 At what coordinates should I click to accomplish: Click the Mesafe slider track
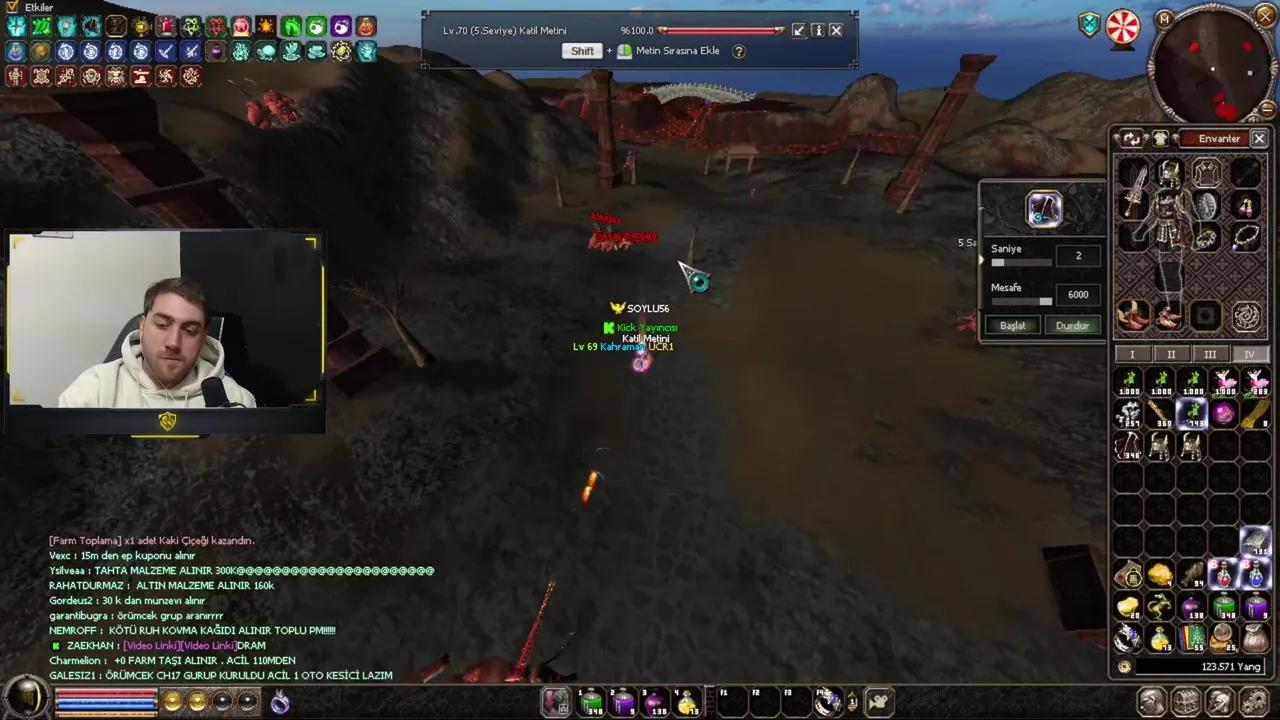pos(1021,300)
